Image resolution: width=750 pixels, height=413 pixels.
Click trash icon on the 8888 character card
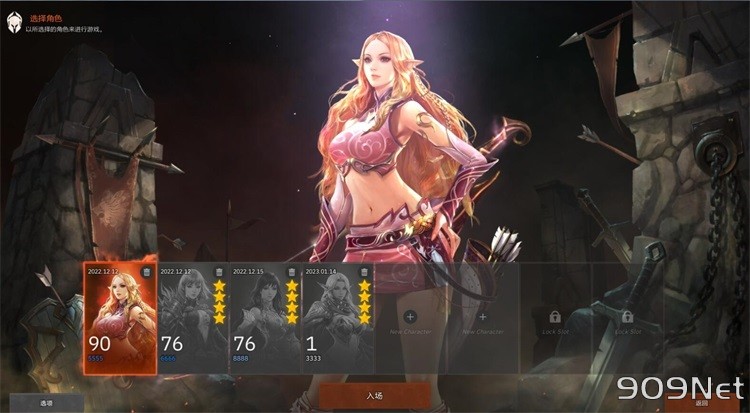[x=292, y=272]
